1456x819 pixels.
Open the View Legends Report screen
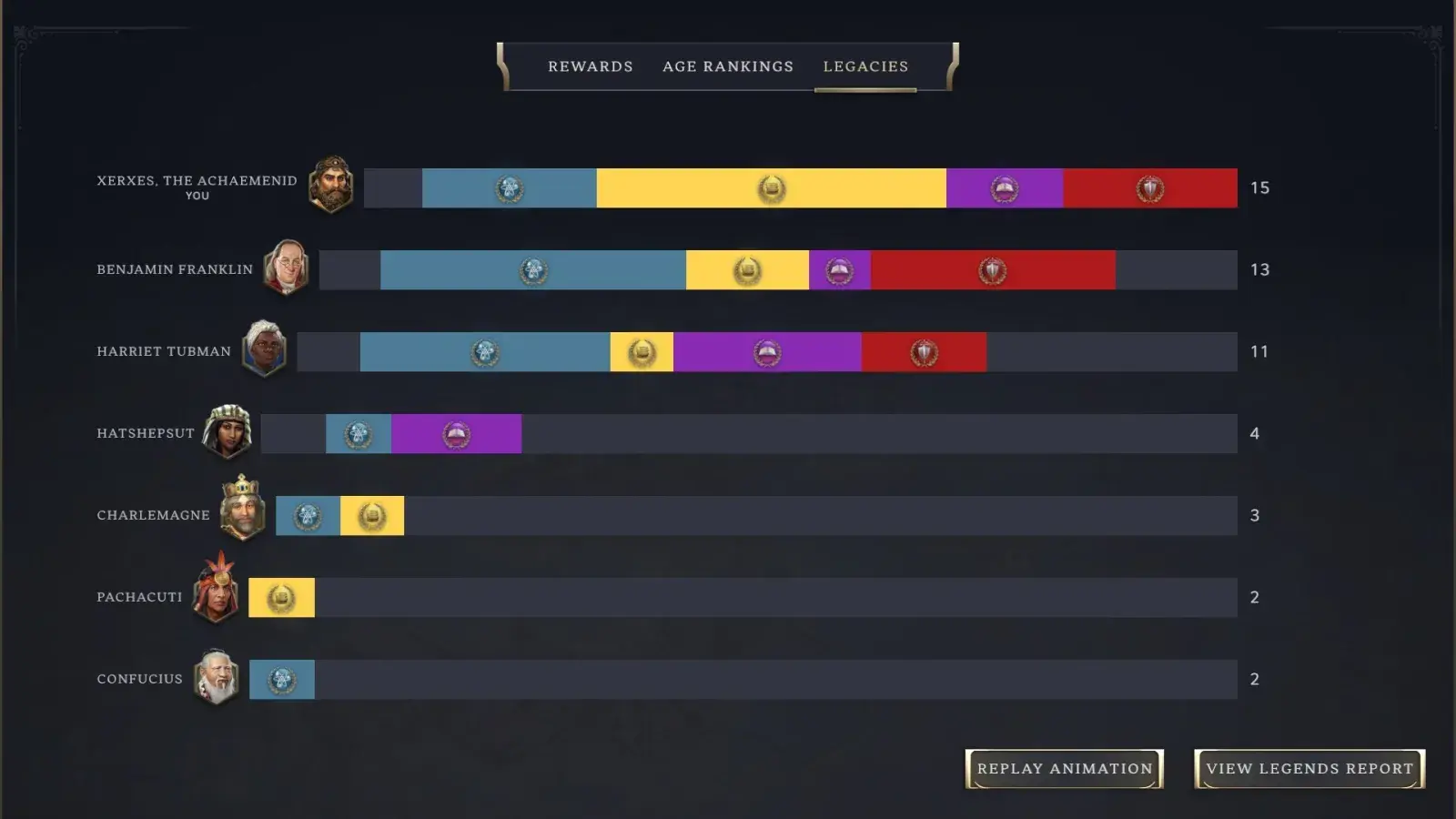pyautogui.click(x=1308, y=767)
